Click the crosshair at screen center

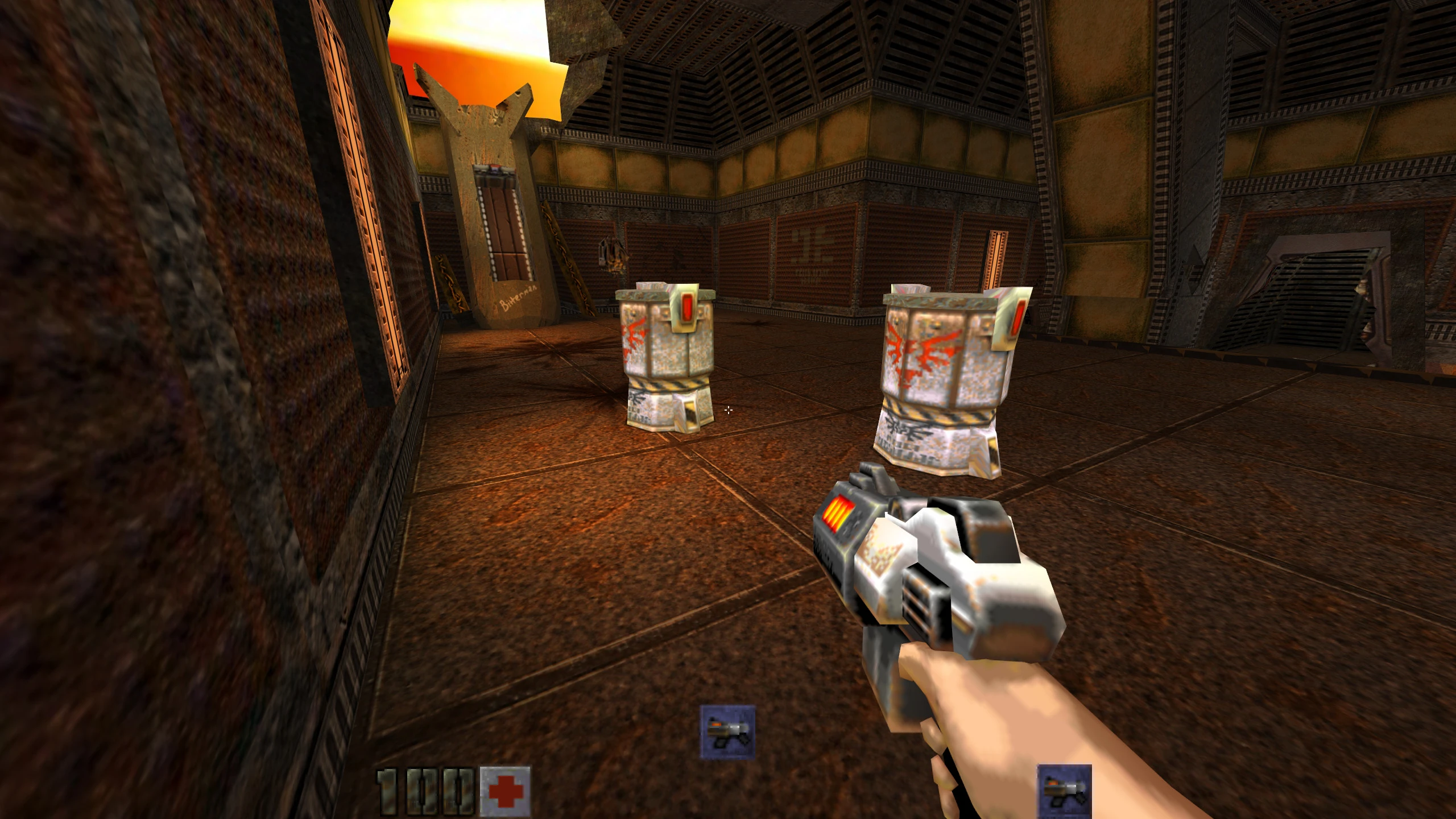729,409
